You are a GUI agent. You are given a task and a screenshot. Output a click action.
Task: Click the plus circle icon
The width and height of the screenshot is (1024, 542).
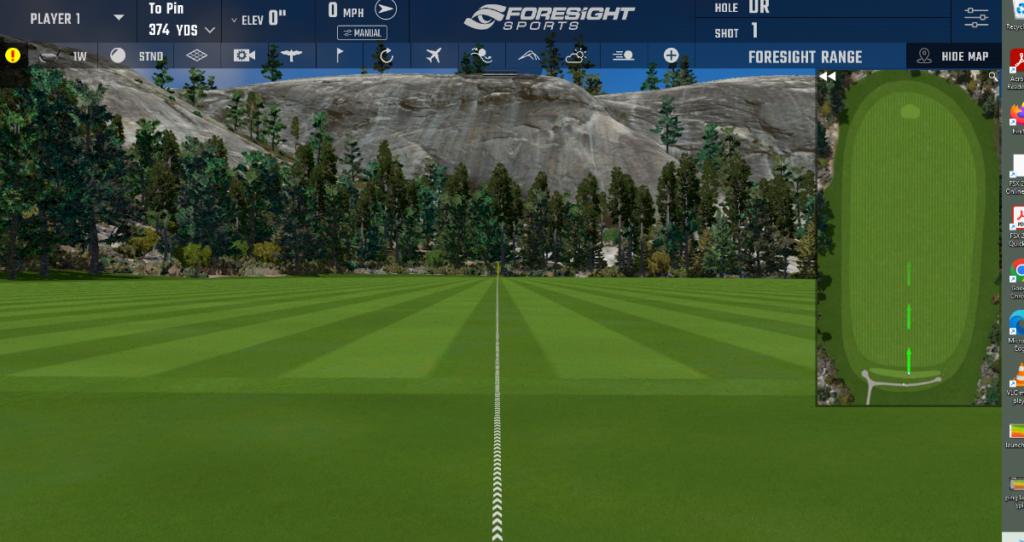671,56
